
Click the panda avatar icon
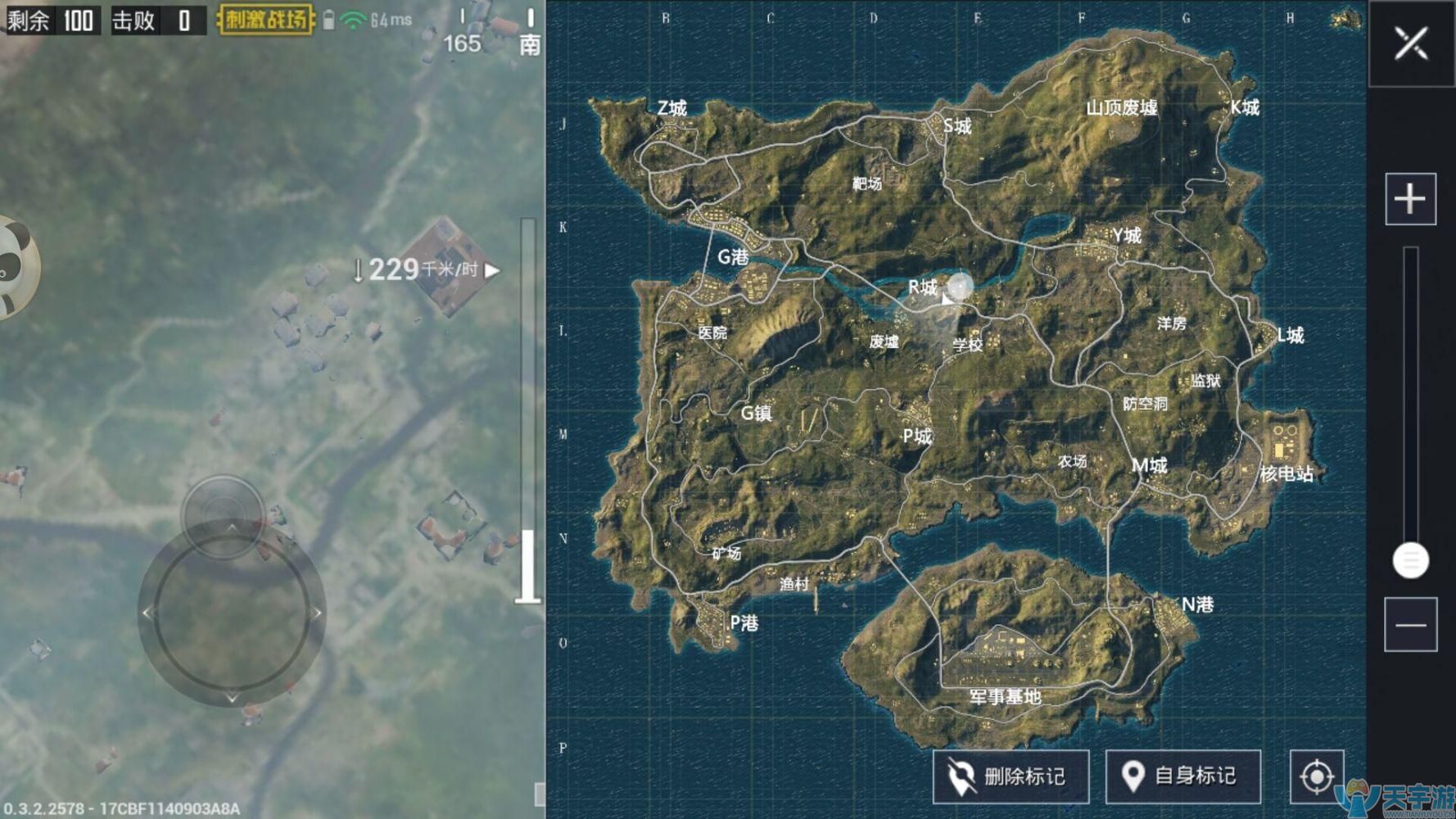point(15,266)
